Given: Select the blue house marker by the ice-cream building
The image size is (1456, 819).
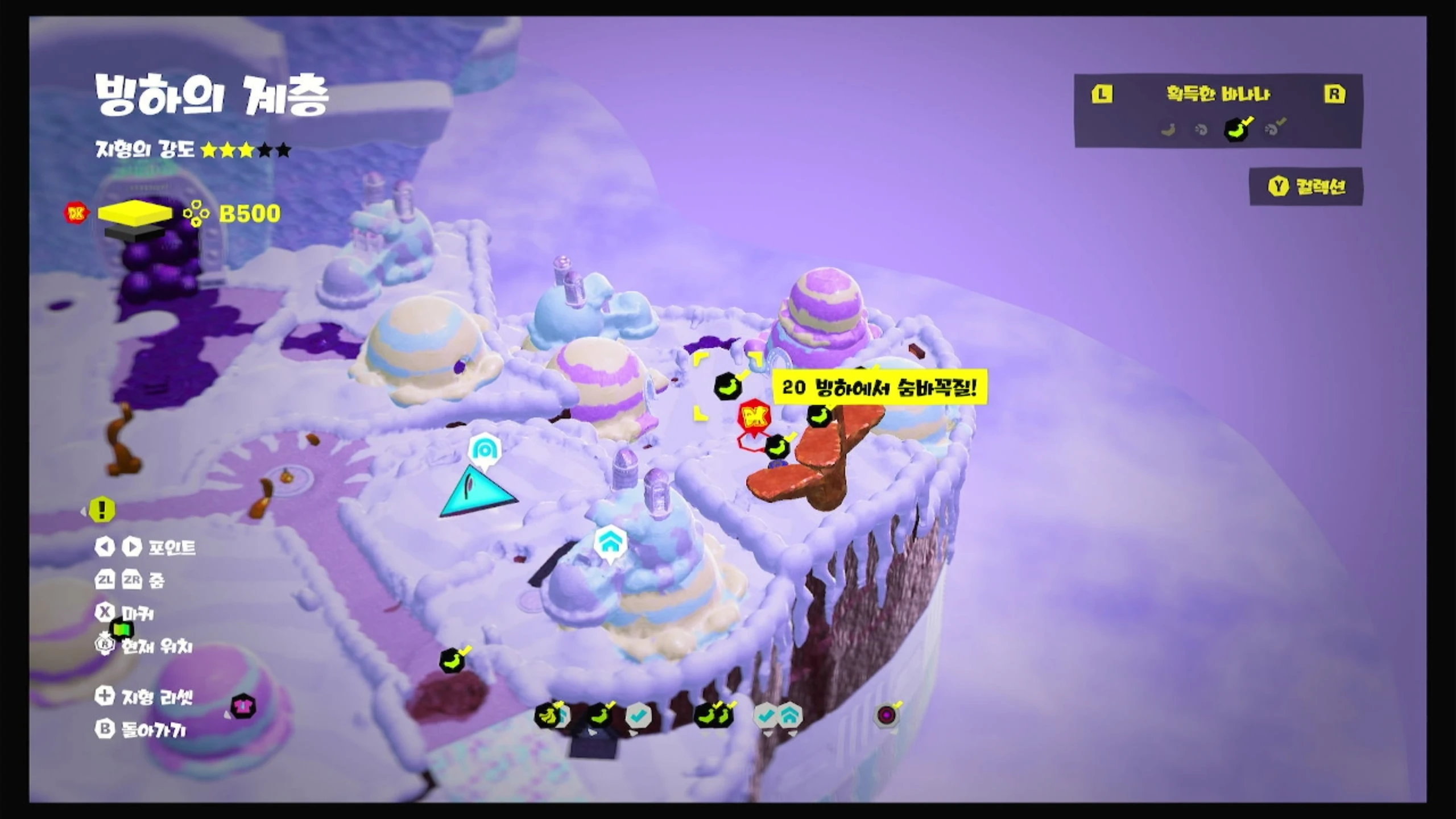Looking at the screenshot, I should pyautogui.click(x=610, y=544).
